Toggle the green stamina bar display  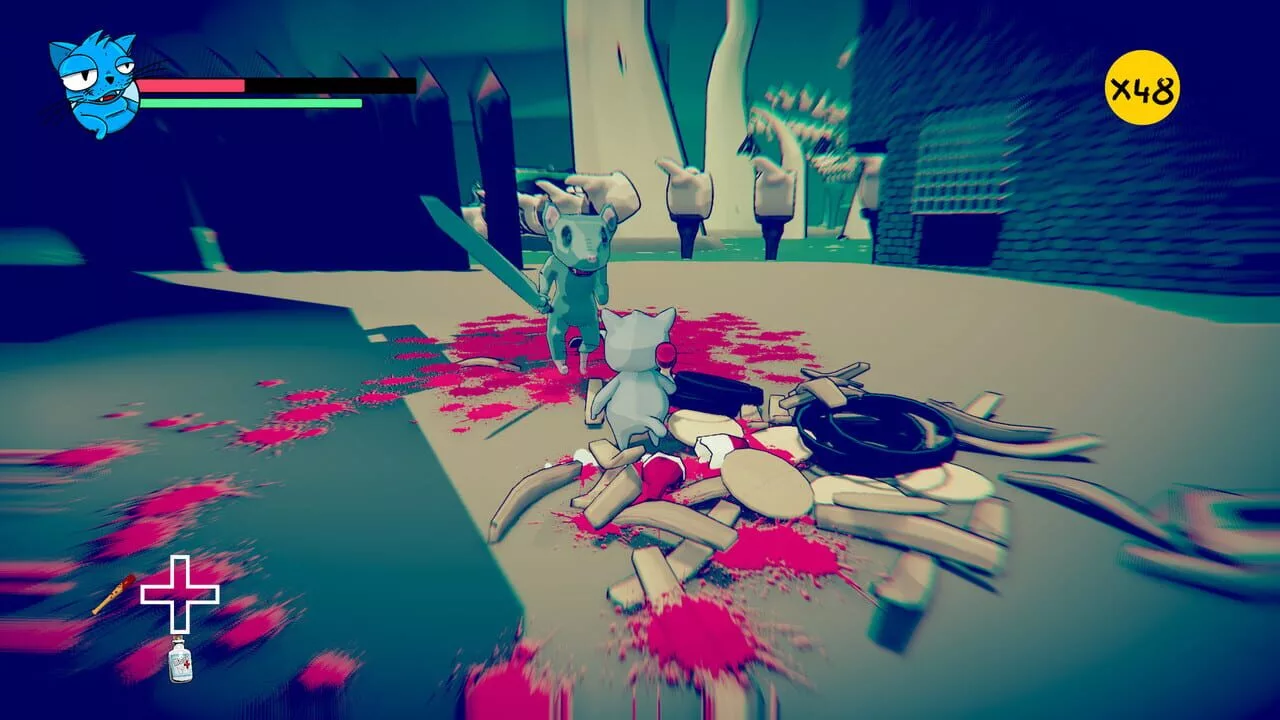point(250,103)
